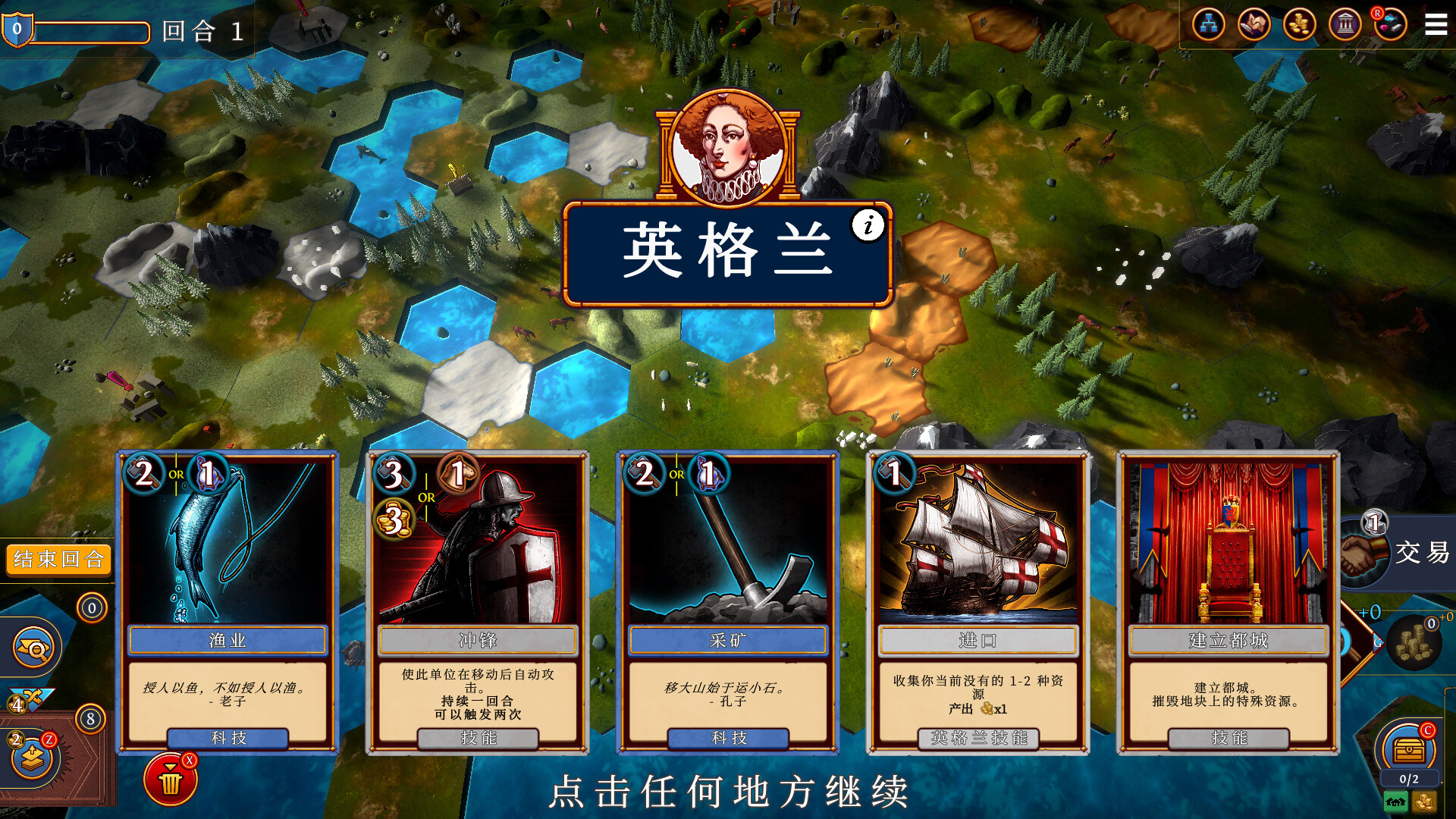The image size is (1456, 819).
Task: Open the hamburger menu at top right
Action: coord(1436,24)
